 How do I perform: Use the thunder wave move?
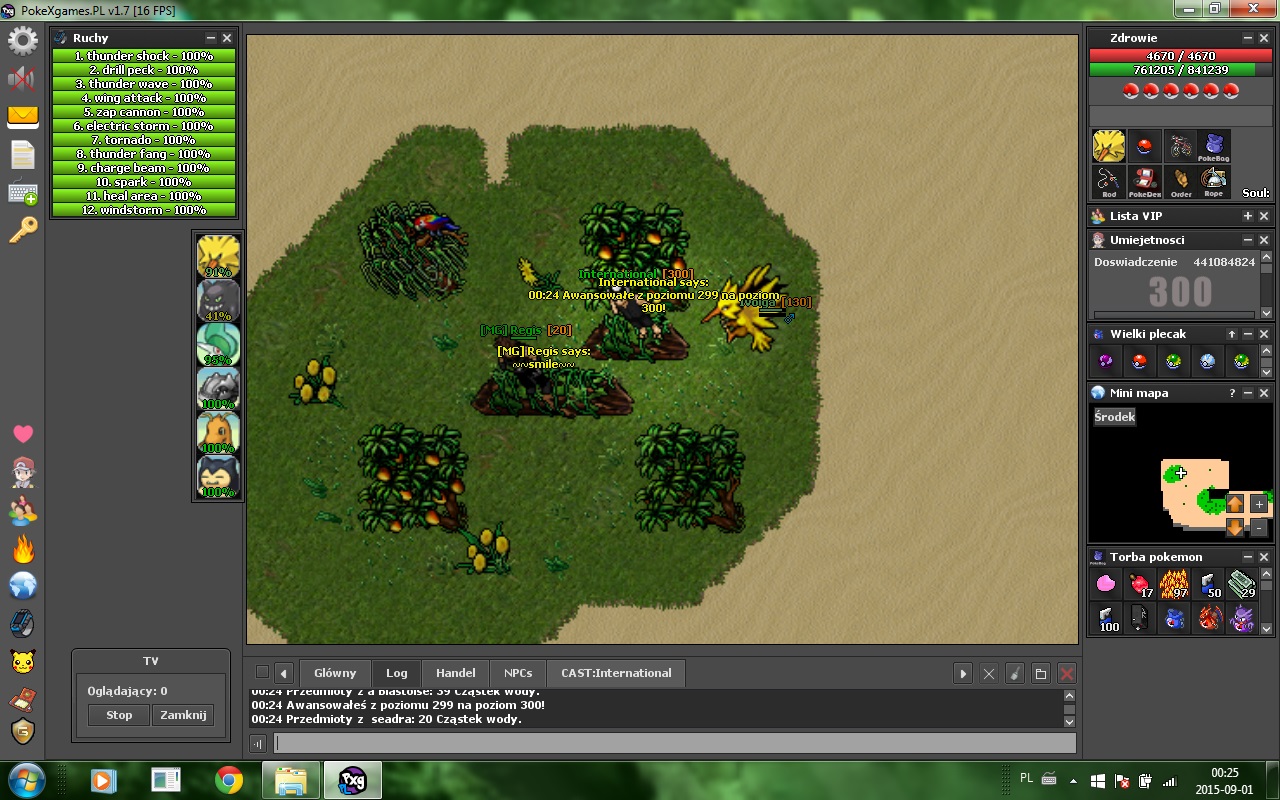click(144, 84)
